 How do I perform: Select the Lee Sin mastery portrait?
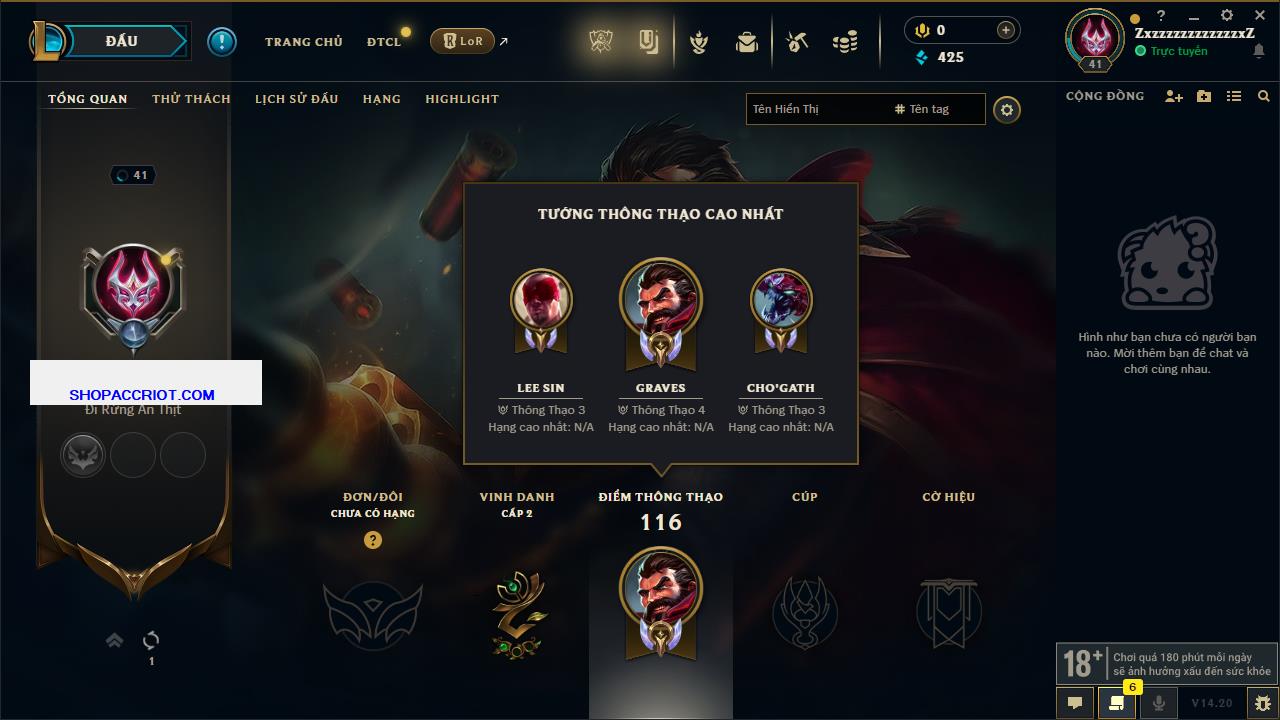(541, 300)
